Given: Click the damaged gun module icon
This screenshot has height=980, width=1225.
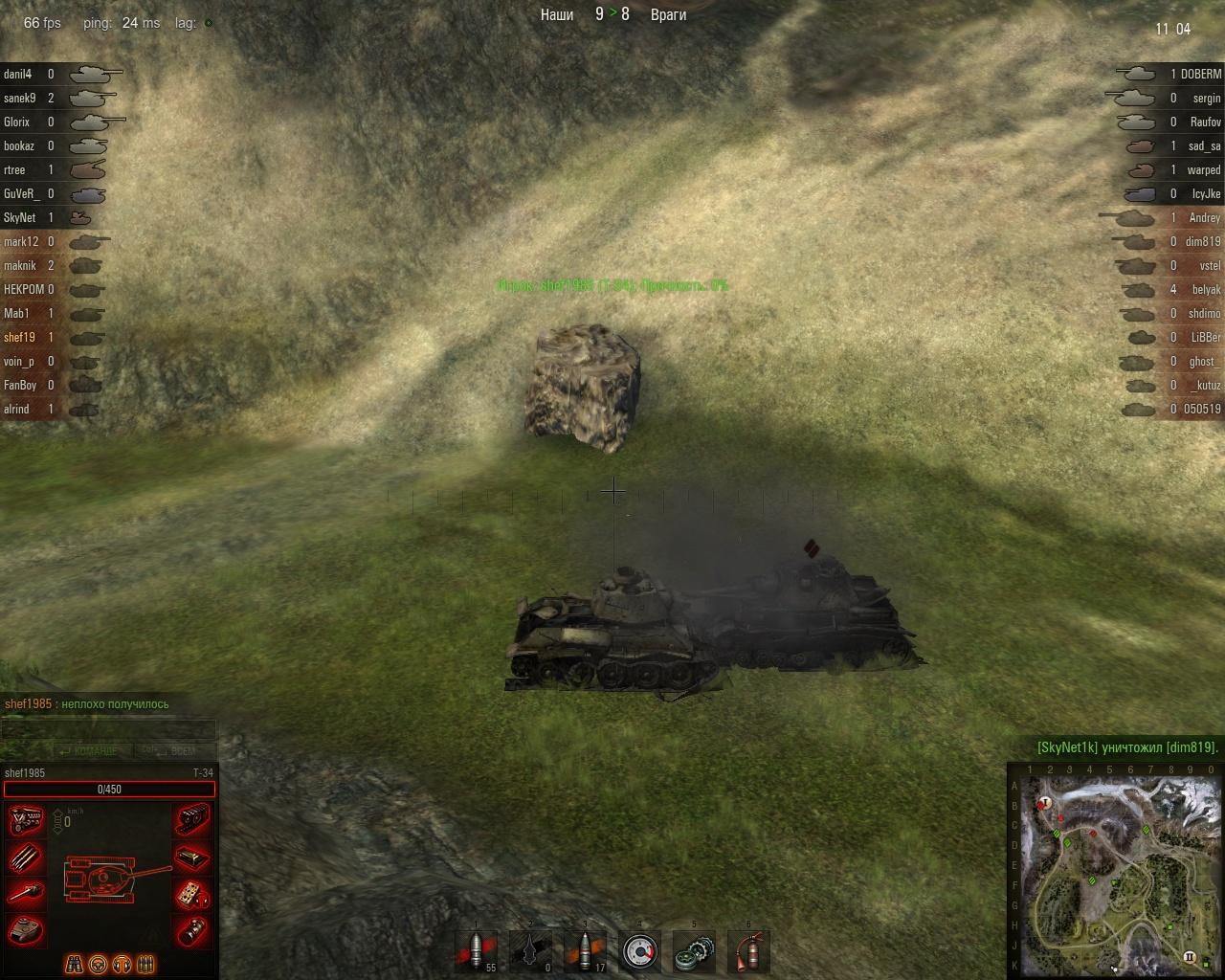Looking at the screenshot, I should (x=26, y=894).
